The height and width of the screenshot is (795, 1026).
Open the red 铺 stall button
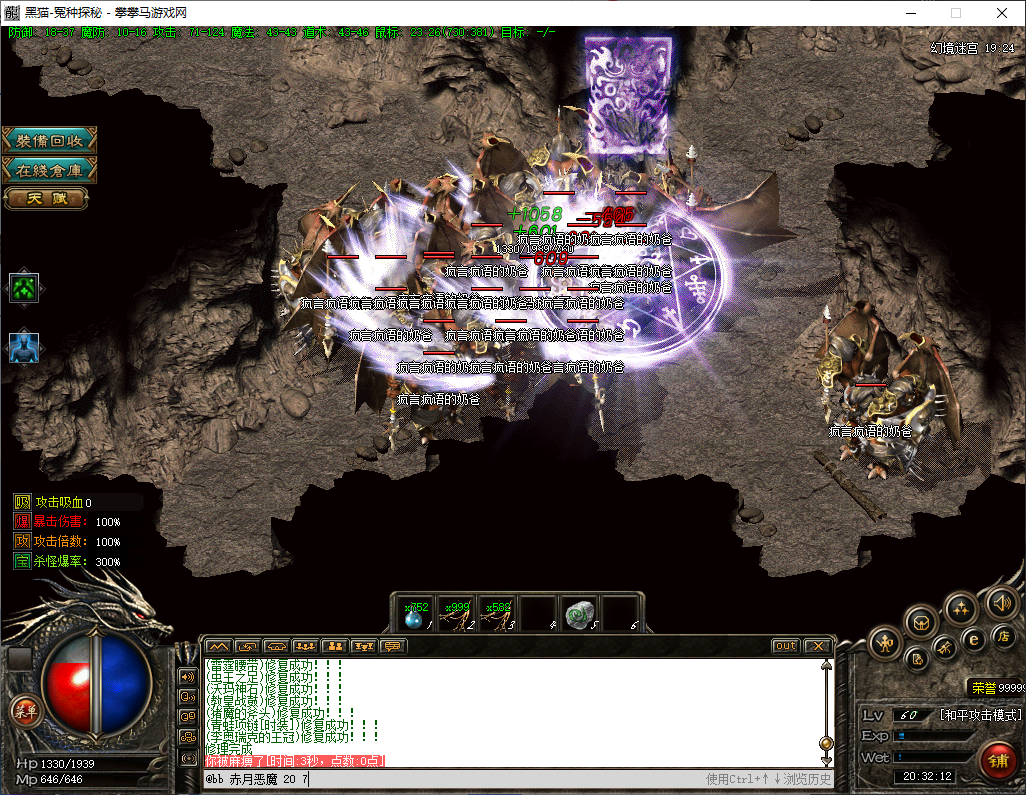(x=997, y=760)
